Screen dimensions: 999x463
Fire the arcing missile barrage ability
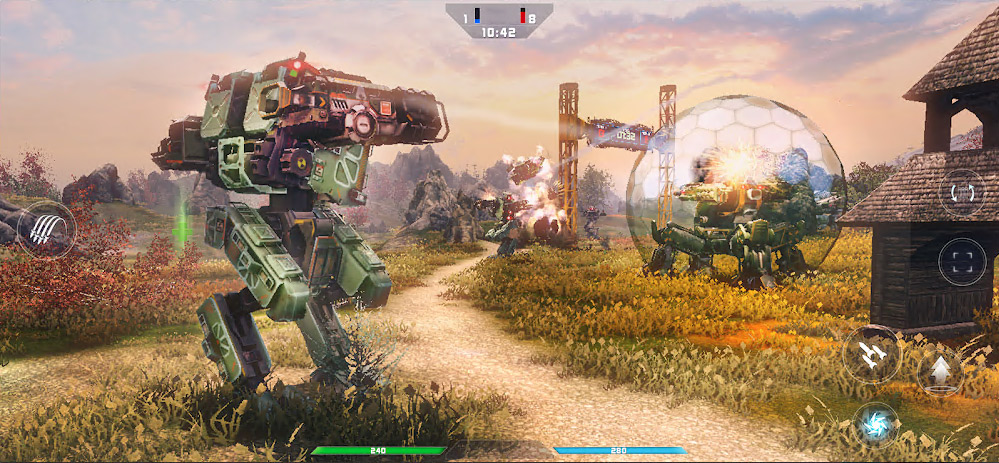pos(46,229)
